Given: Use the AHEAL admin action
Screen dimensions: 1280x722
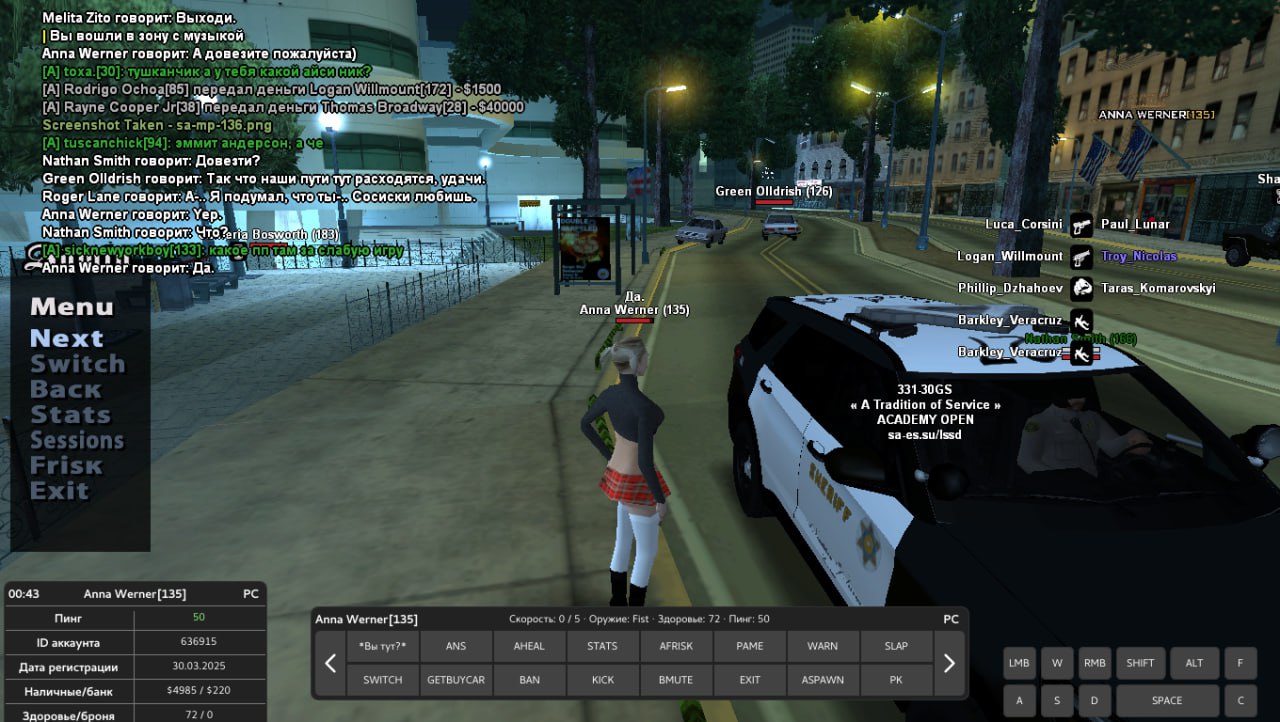Looking at the screenshot, I should (529, 646).
